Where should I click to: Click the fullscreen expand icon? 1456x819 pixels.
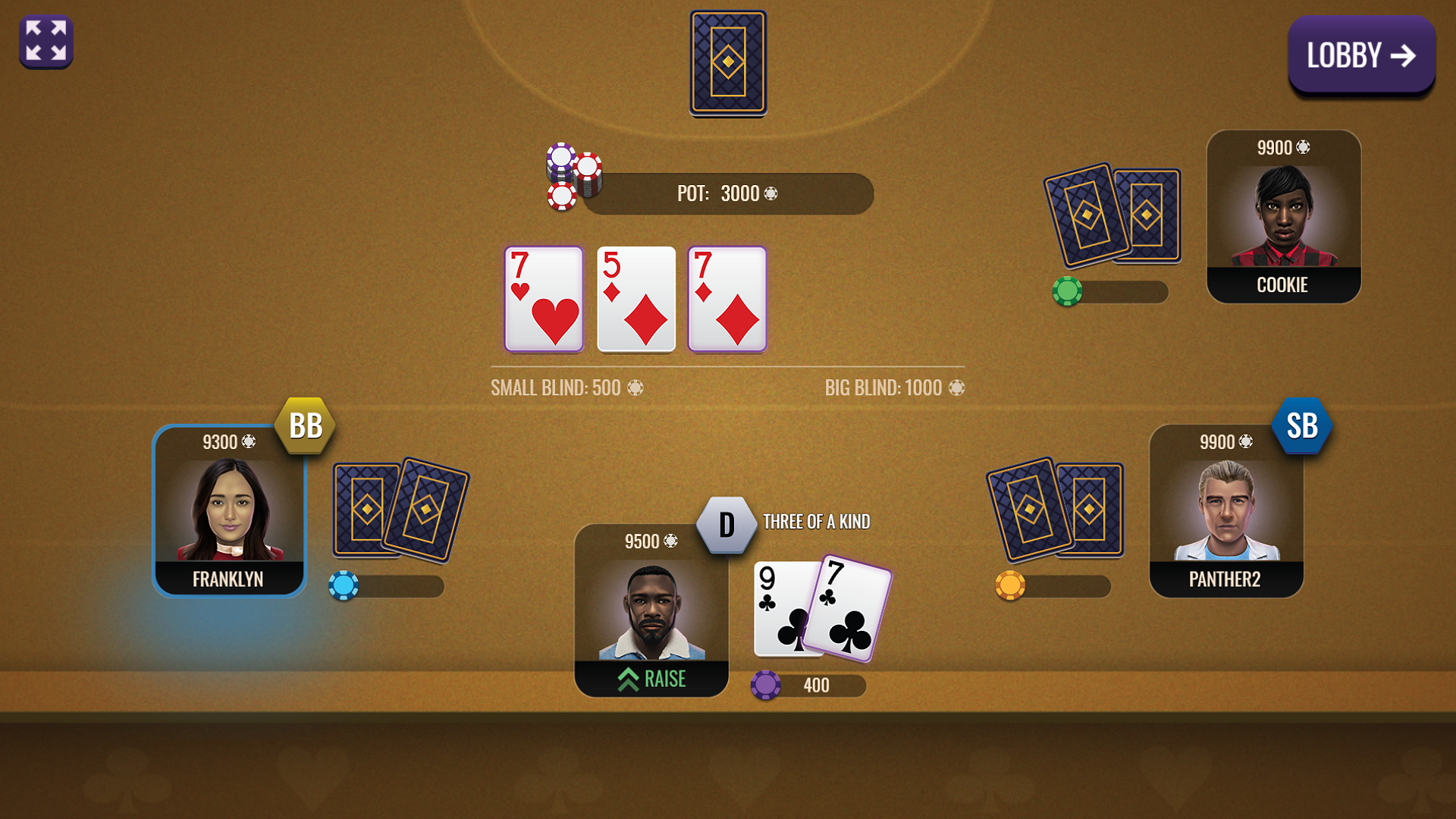pos(45,42)
